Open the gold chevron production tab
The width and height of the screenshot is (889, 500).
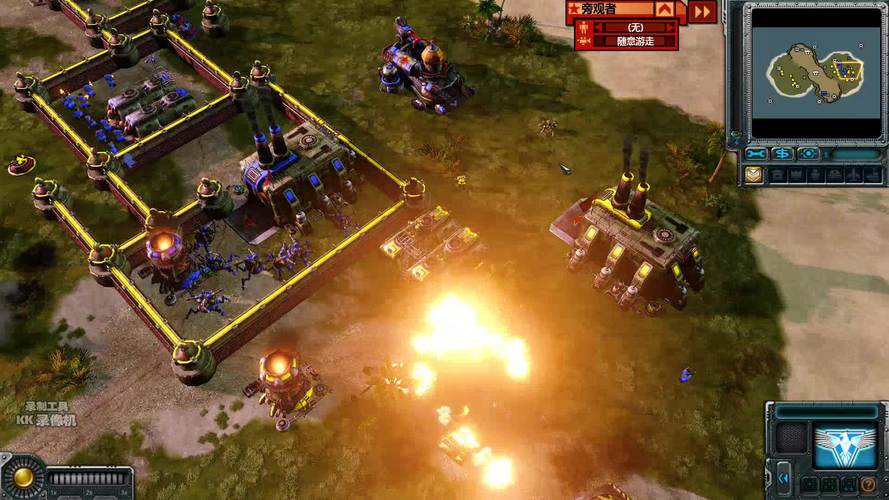click(752, 174)
